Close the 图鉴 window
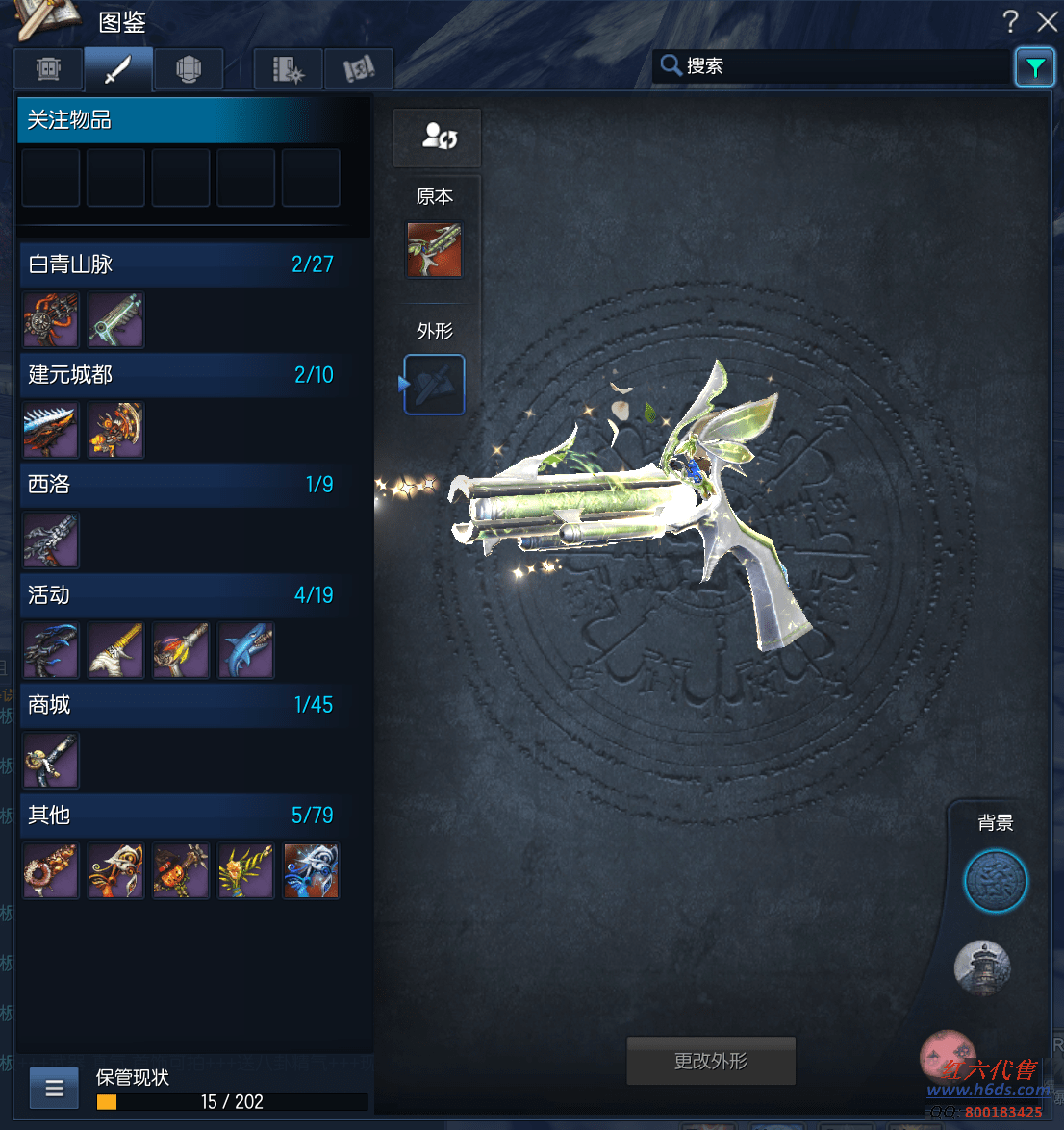The height and width of the screenshot is (1130, 1064). 1047,21
